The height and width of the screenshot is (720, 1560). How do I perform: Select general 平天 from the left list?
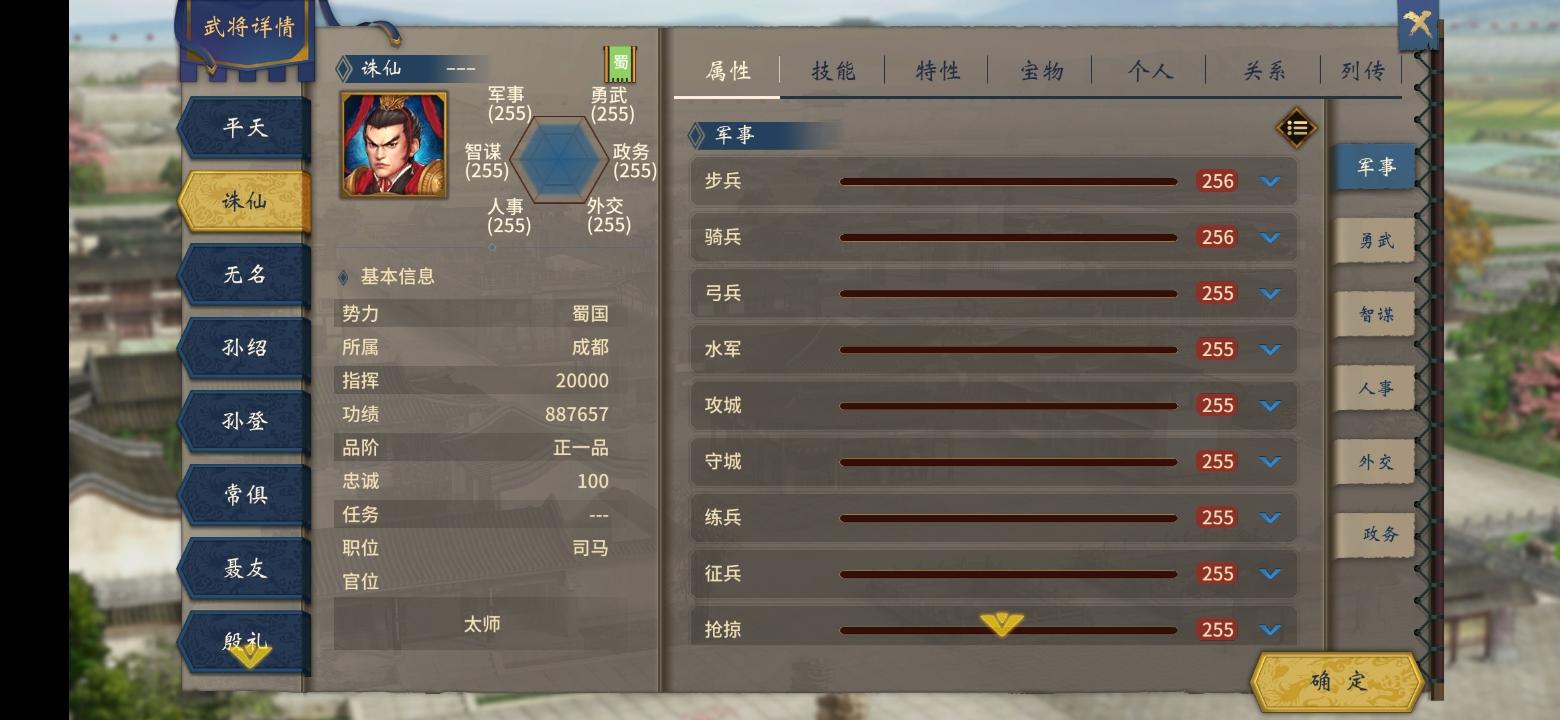click(243, 127)
